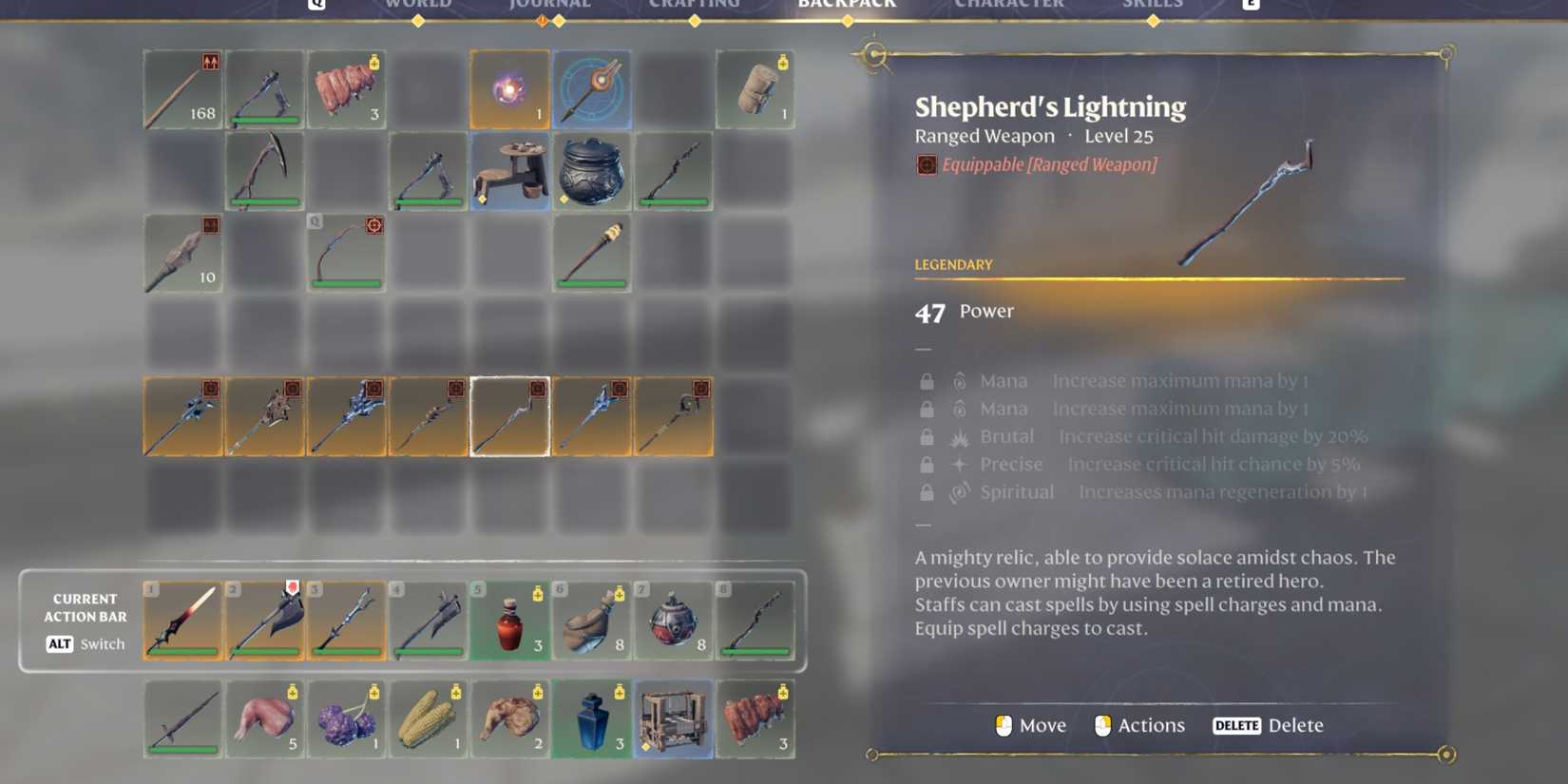Click the ALT Switch action bar control
This screenshot has height=784, width=1568.
point(84,643)
